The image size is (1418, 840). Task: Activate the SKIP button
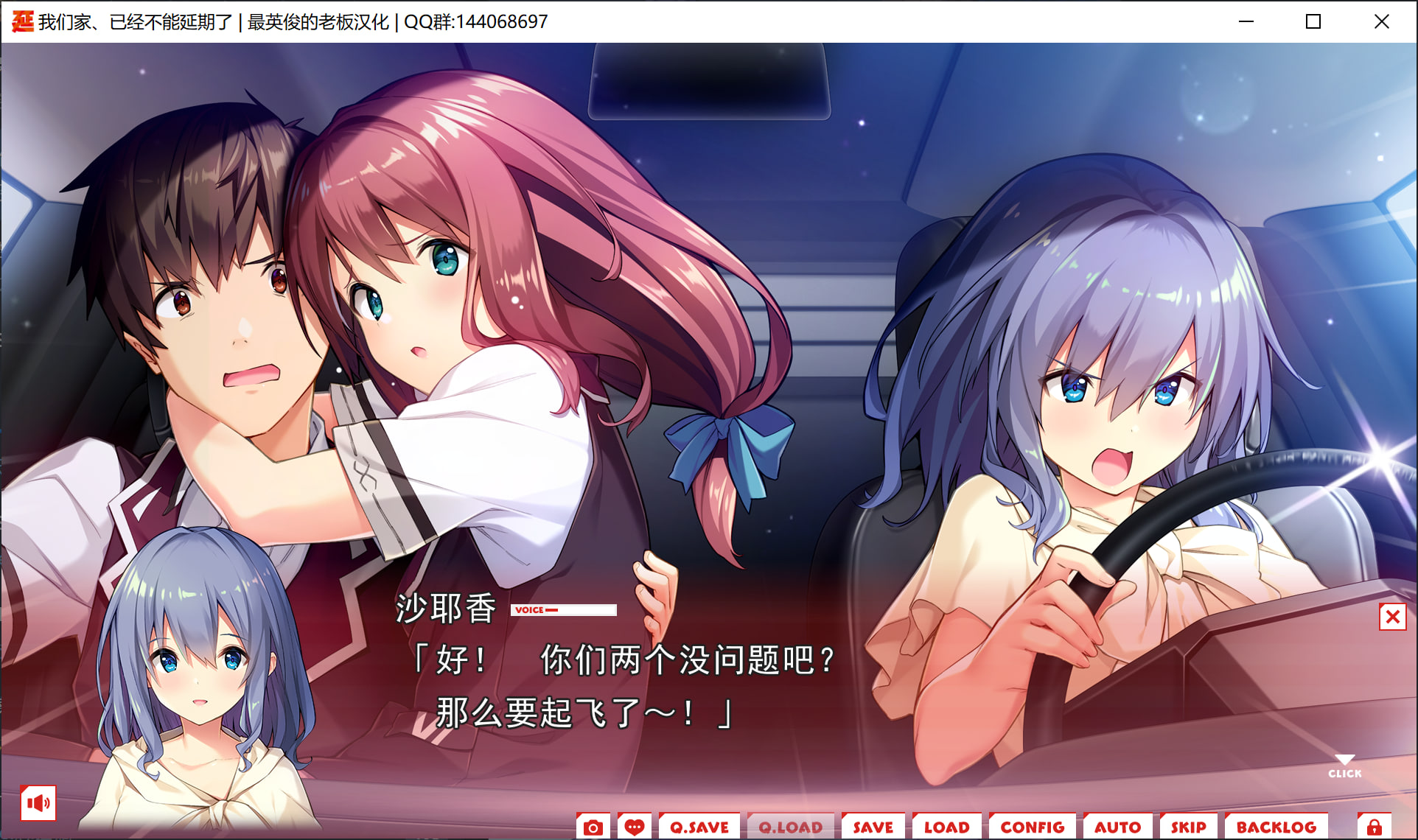pos(1188,827)
